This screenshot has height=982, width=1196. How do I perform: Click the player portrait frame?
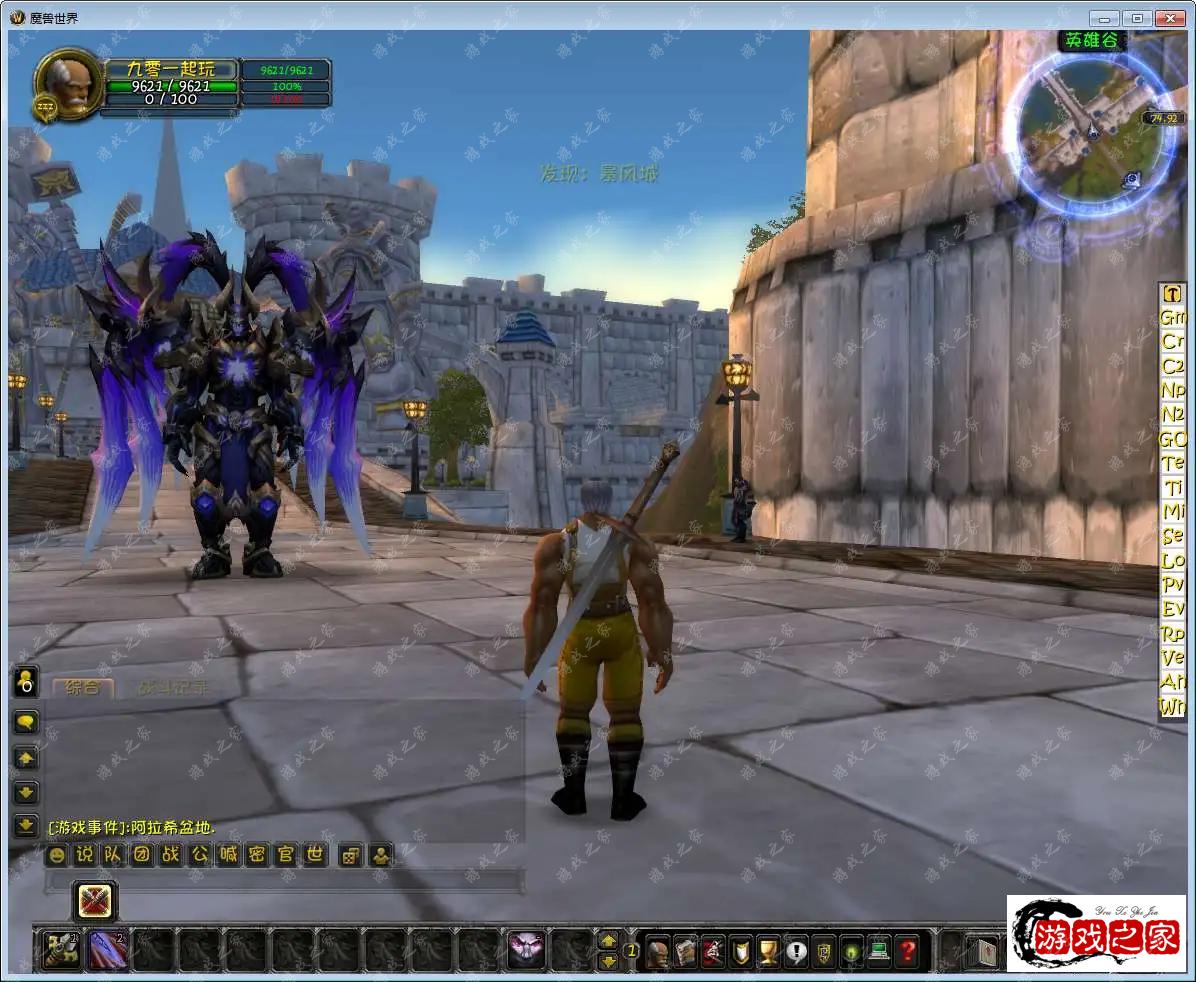click(68, 82)
